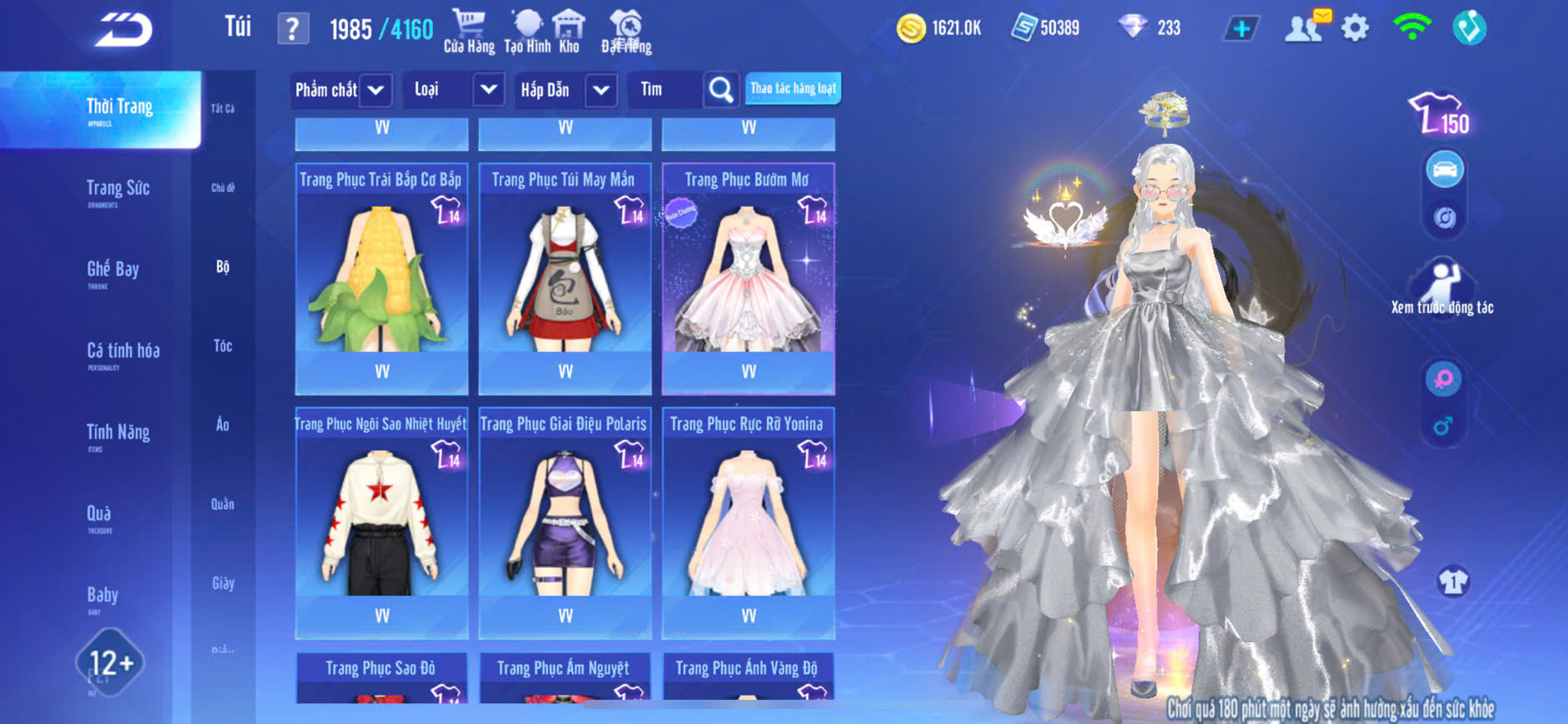This screenshot has height=724, width=1568.
Task: Open Xem trước động tác preview
Action: tap(1442, 287)
